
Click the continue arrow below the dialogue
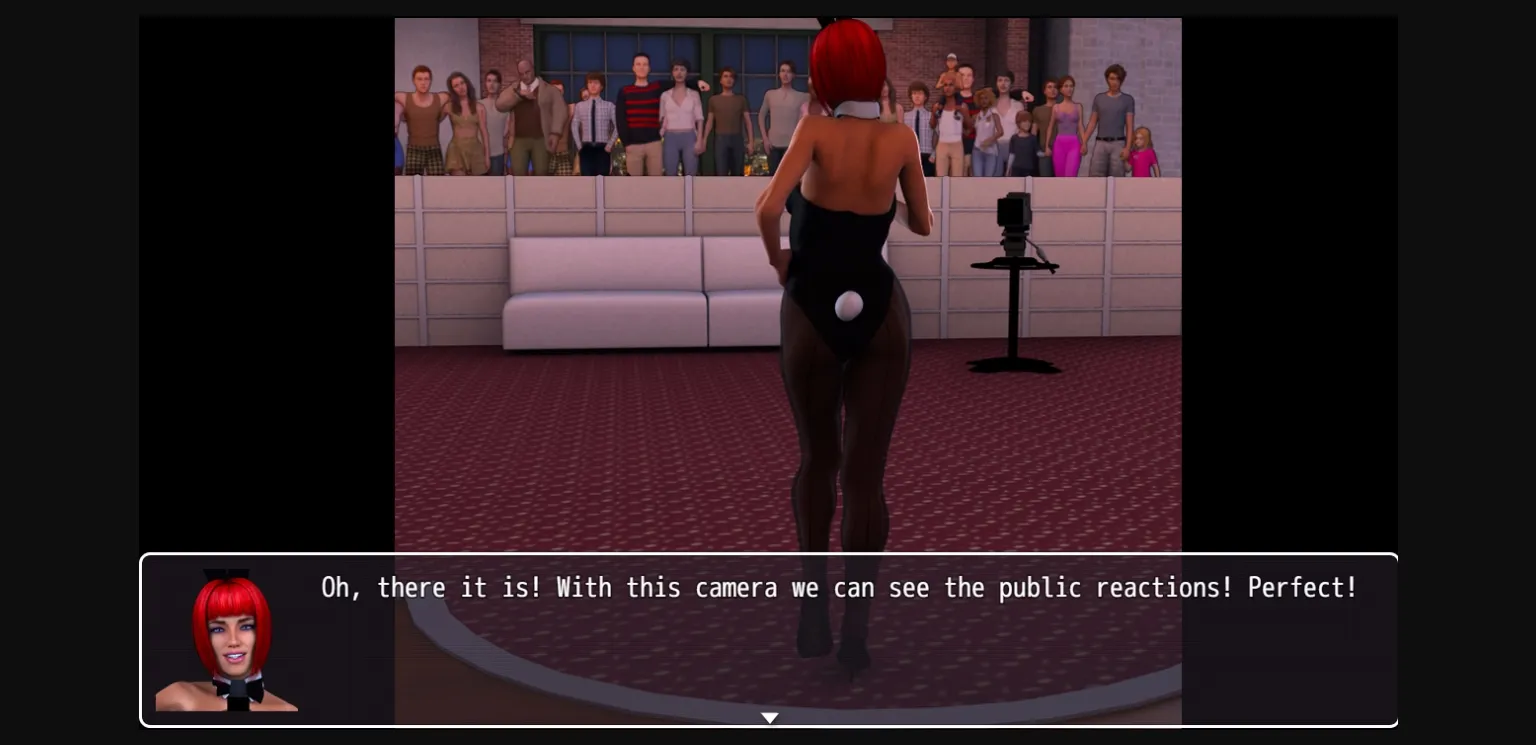[769, 717]
